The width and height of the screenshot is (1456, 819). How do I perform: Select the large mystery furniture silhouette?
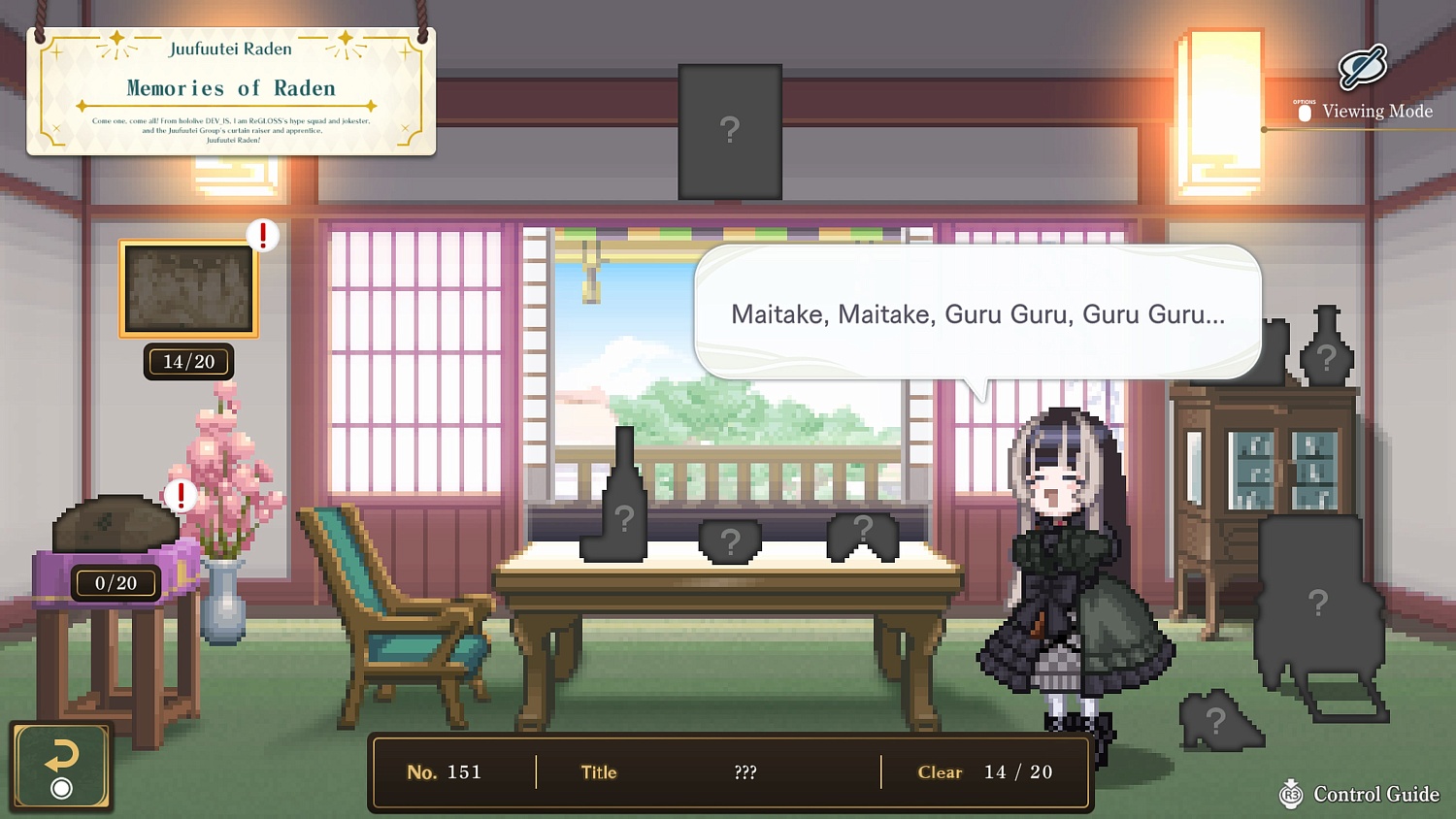click(x=1318, y=602)
